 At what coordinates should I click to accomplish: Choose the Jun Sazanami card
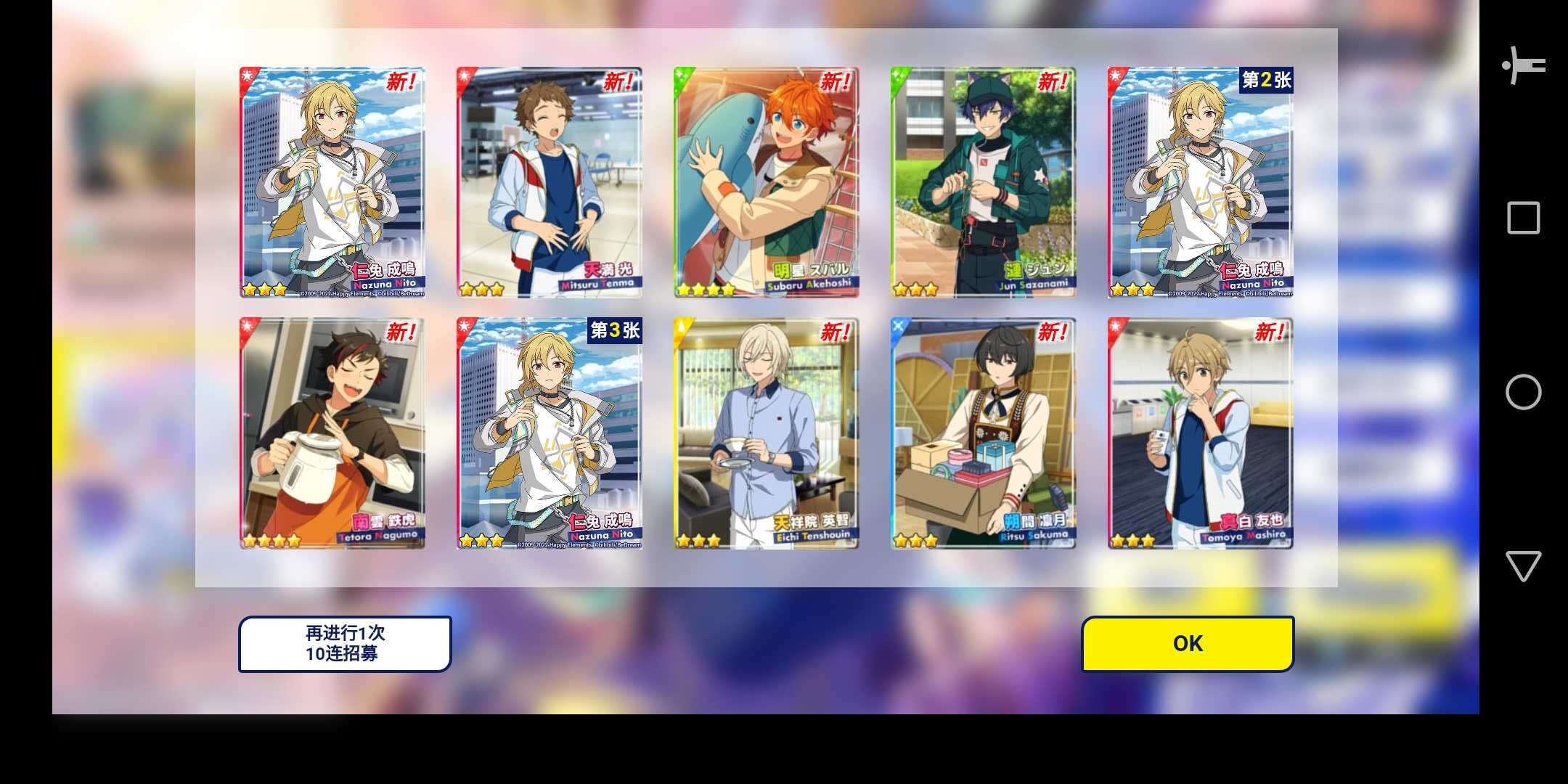click(983, 182)
